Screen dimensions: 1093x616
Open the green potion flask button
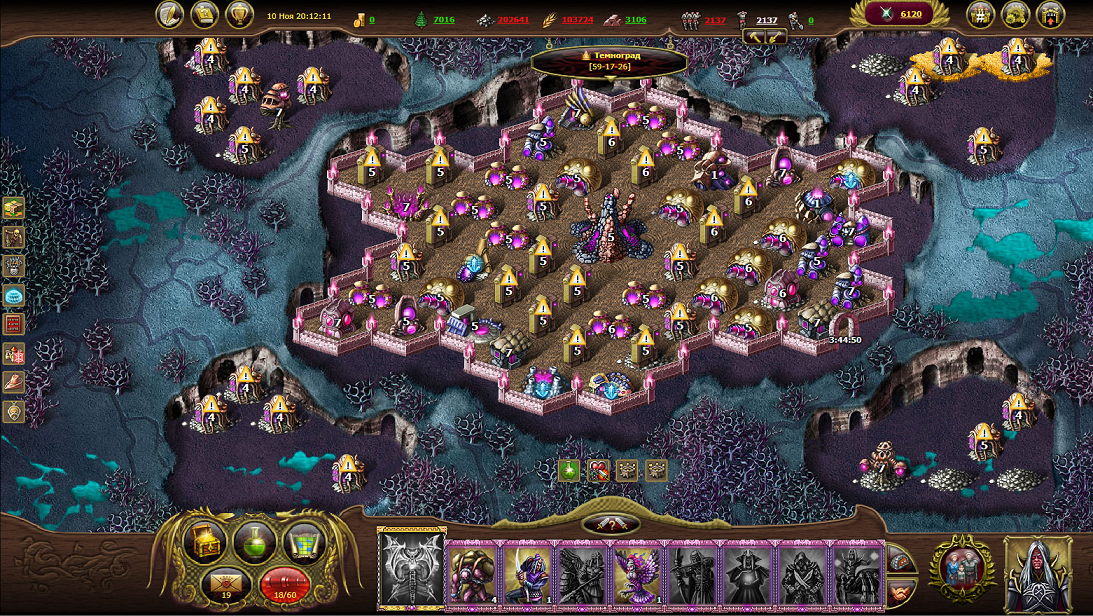[254, 543]
